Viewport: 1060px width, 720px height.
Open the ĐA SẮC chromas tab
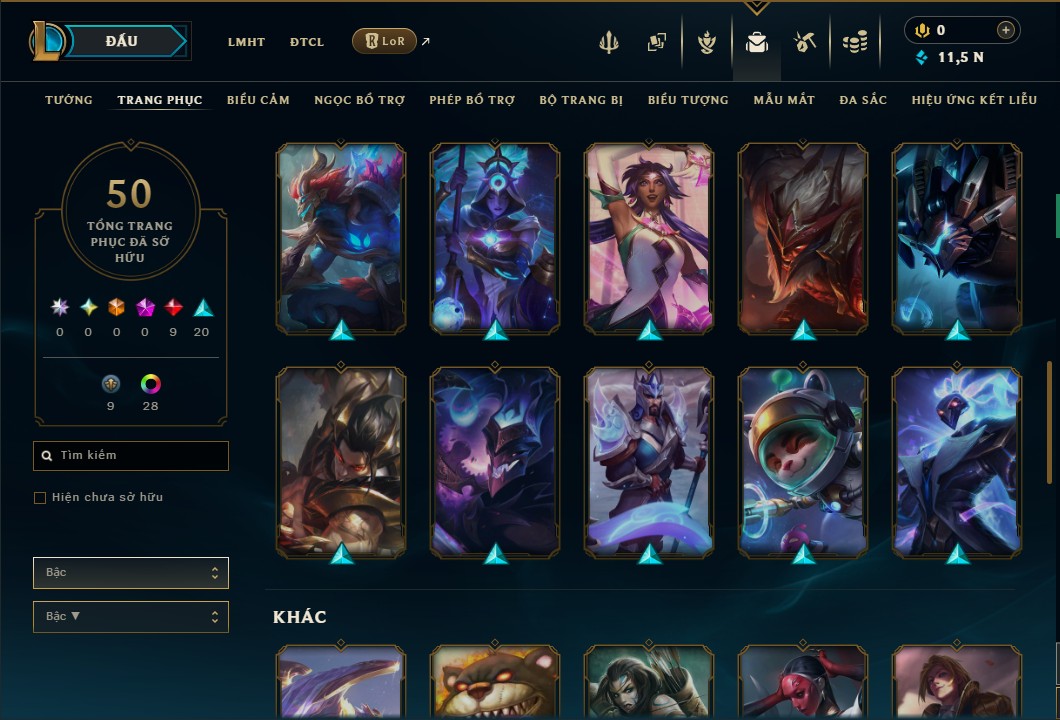(x=863, y=100)
